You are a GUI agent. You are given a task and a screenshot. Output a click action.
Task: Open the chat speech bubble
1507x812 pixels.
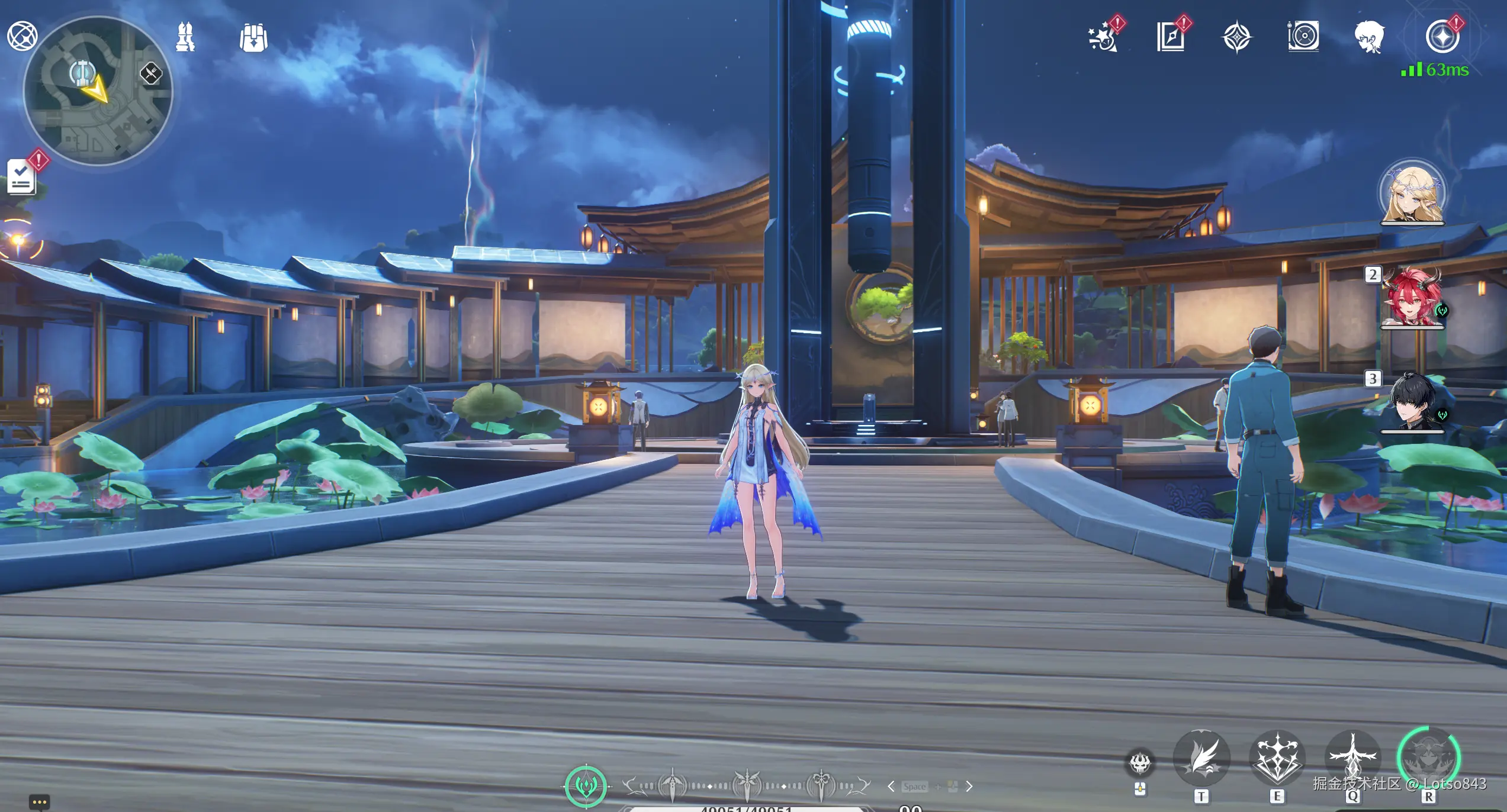coord(39,802)
